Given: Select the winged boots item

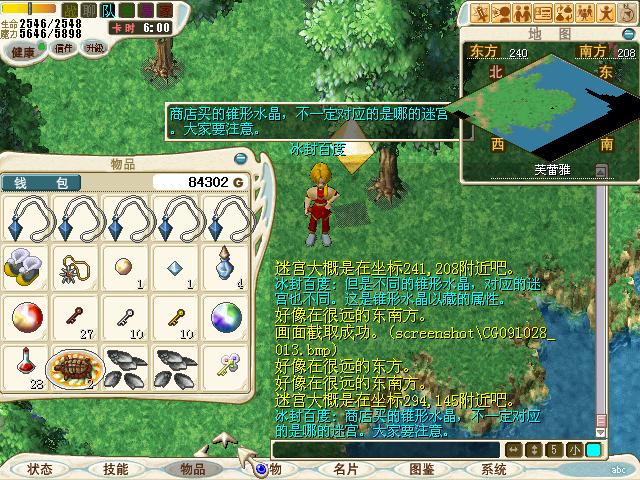Looking at the screenshot, I should tap(25, 266).
